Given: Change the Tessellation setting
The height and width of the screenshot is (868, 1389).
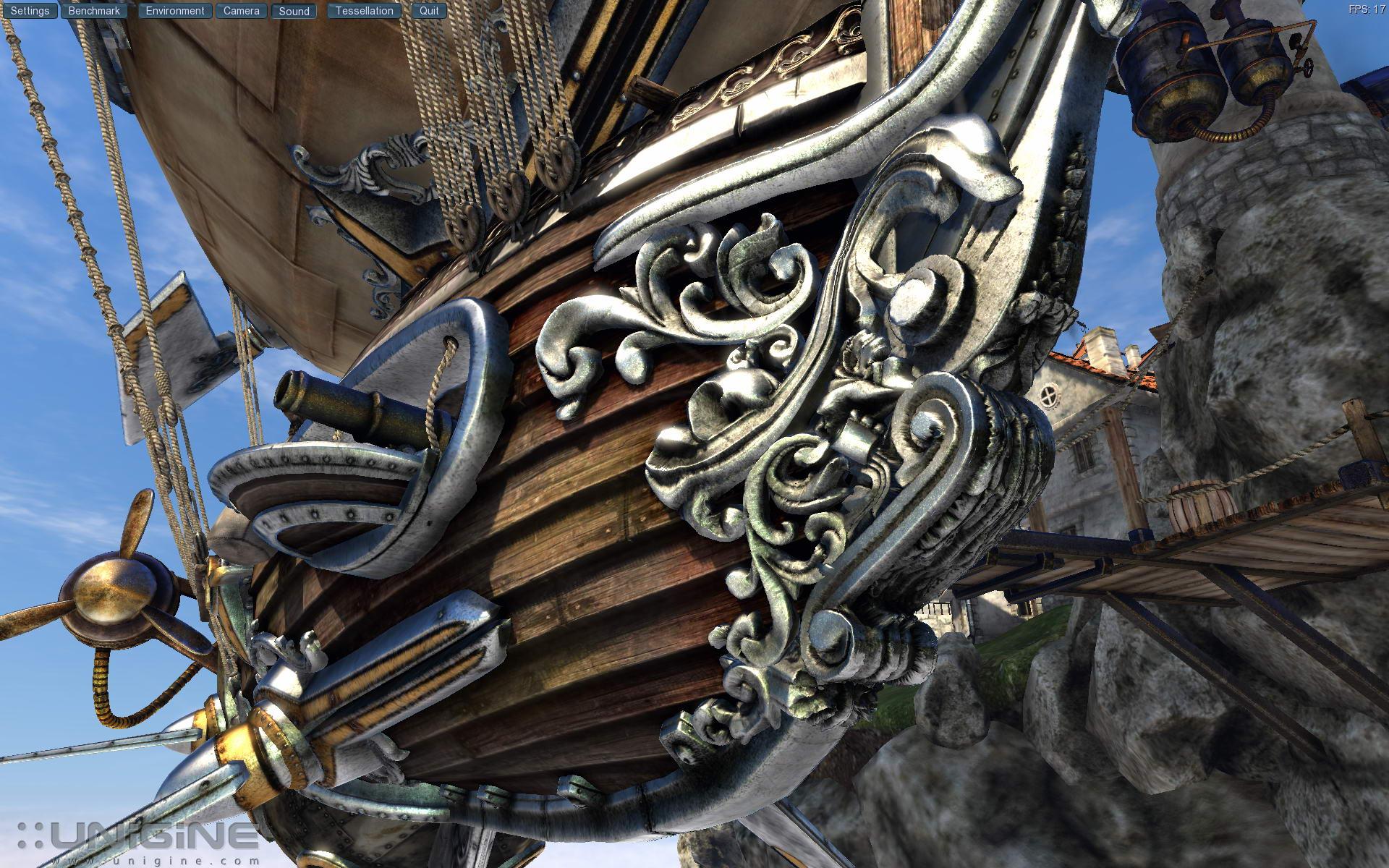Looking at the screenshot, I should [364, 11].
